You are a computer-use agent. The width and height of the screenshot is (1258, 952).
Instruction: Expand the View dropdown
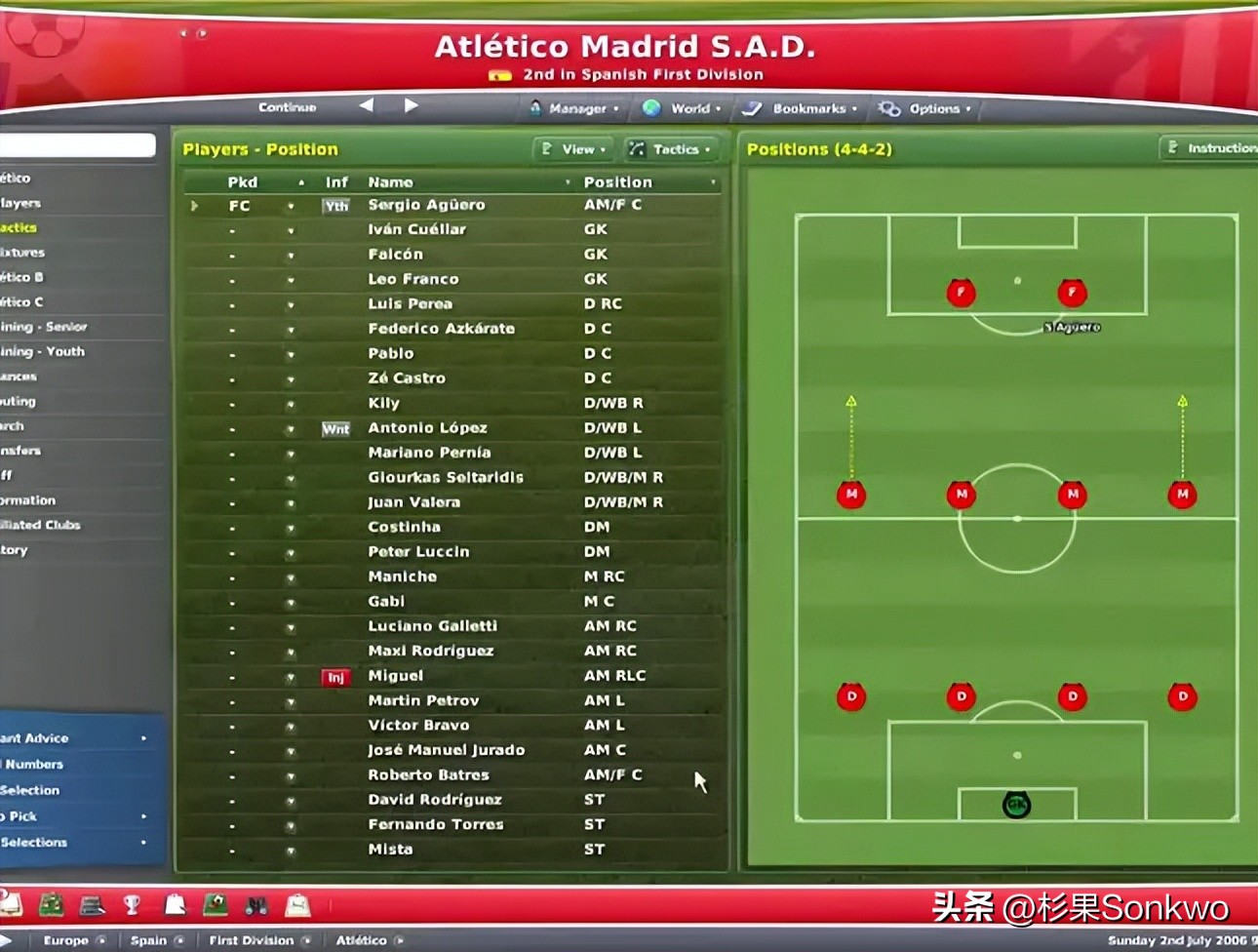(x=575, y=149)
